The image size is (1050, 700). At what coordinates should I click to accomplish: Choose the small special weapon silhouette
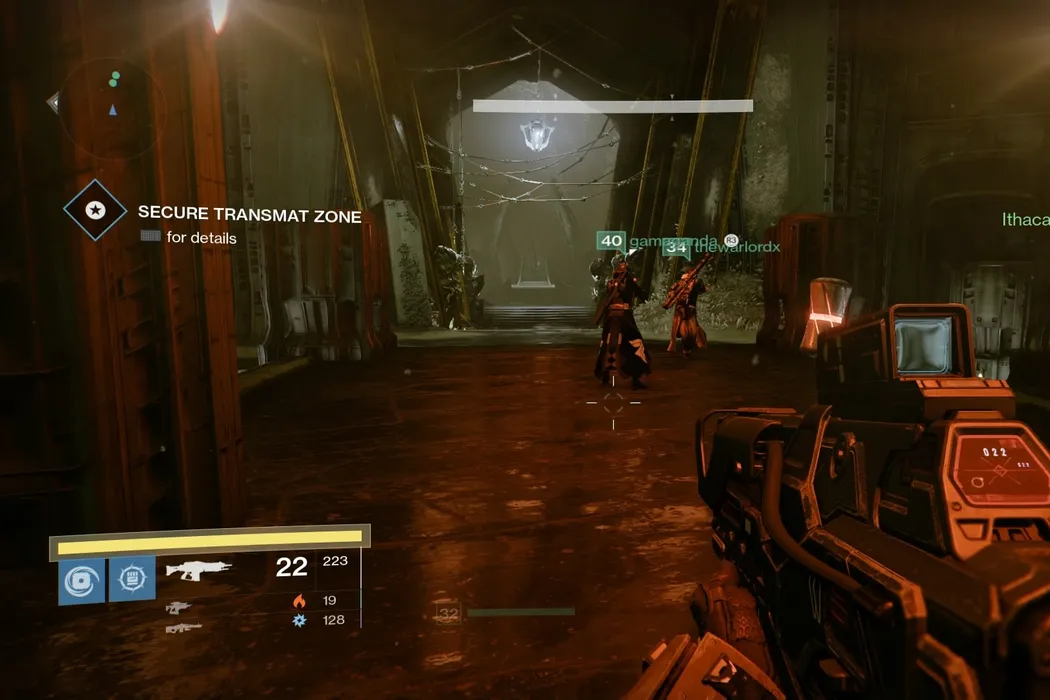178,606
